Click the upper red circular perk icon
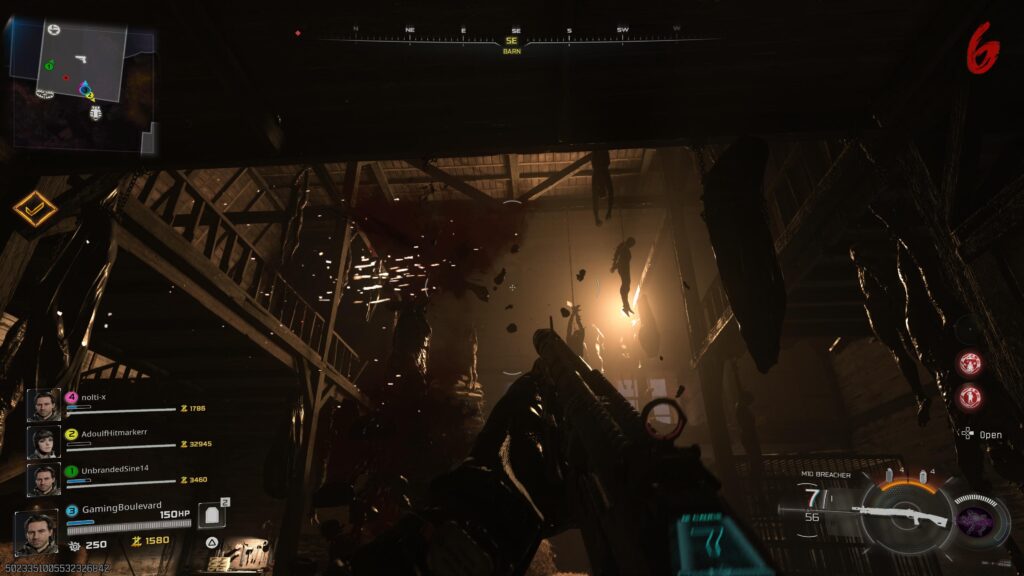This screenshot has height=576, width=1024. tap(969, 363)
